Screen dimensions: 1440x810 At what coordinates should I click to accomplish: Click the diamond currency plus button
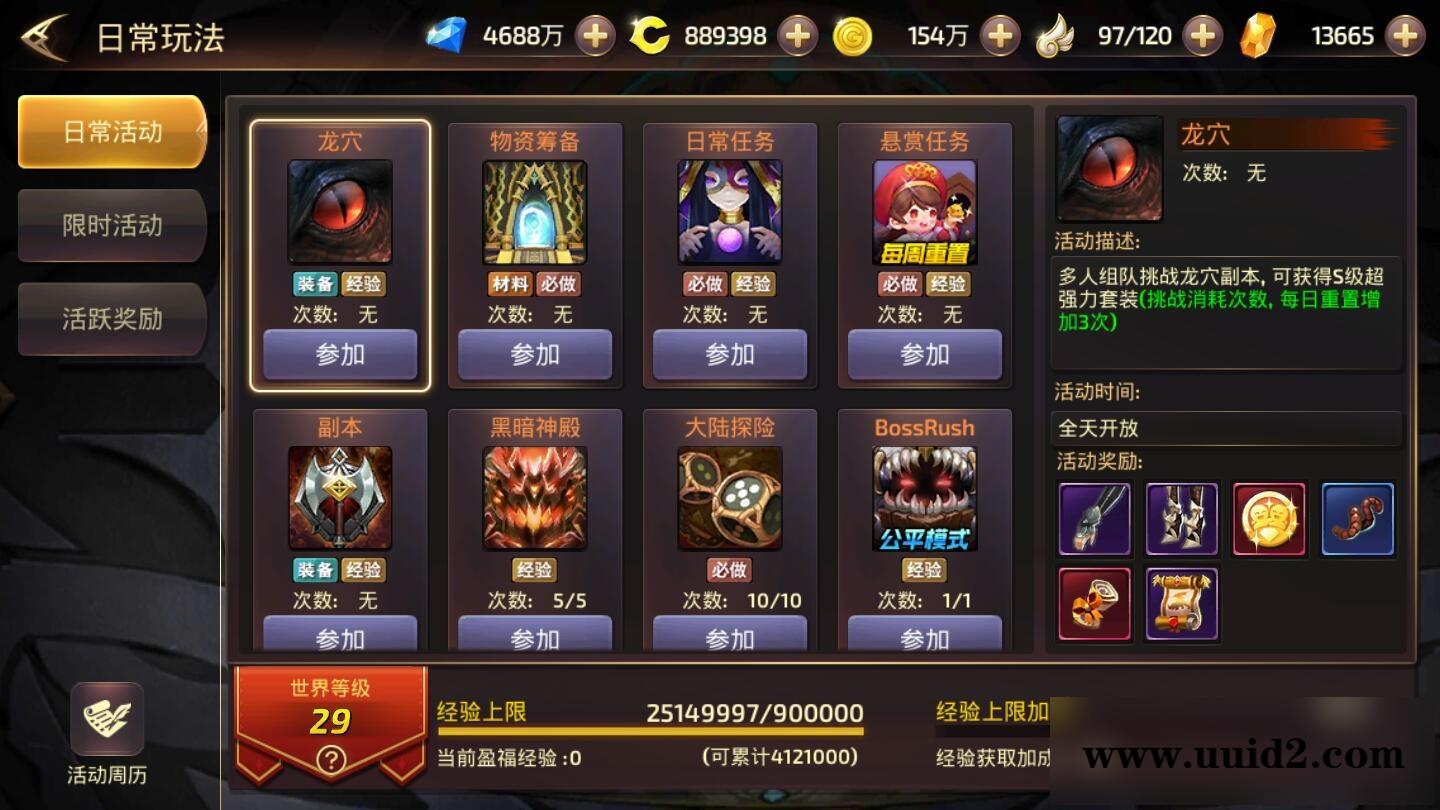coord(594,34)
